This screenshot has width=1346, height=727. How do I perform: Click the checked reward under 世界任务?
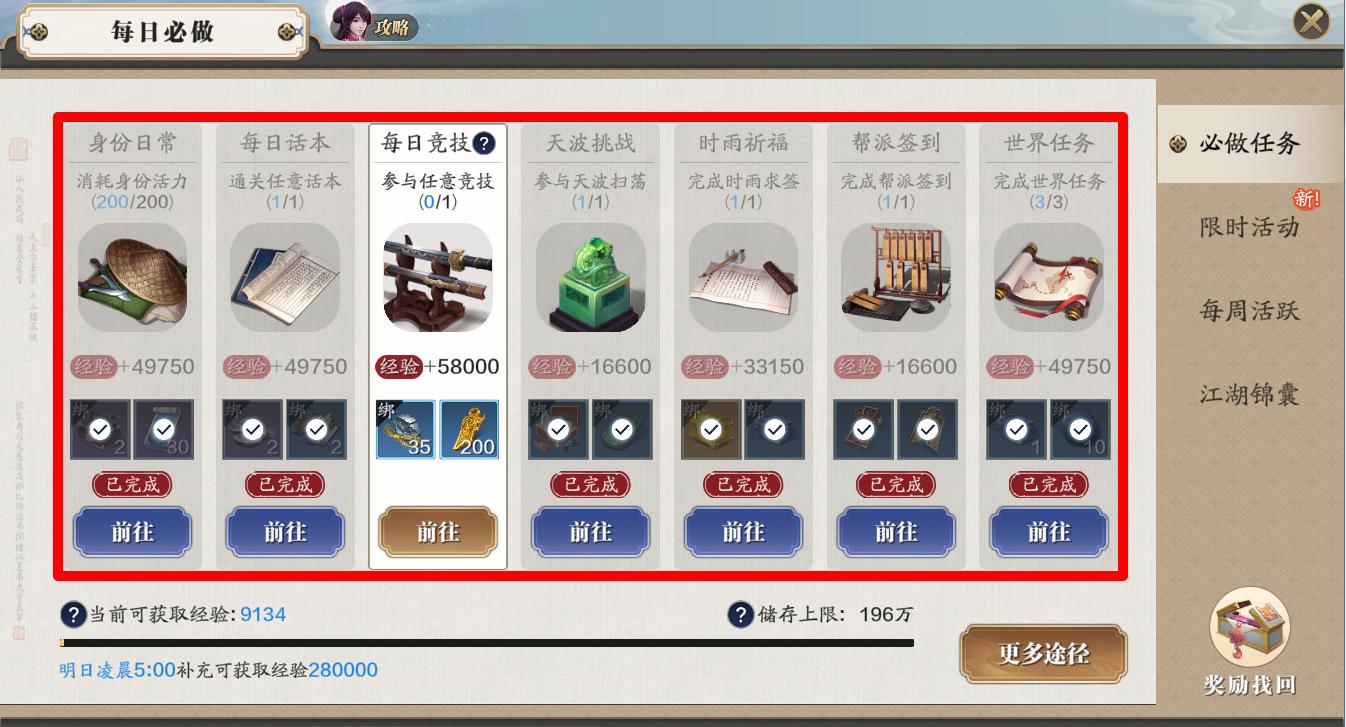[1017, 428]
